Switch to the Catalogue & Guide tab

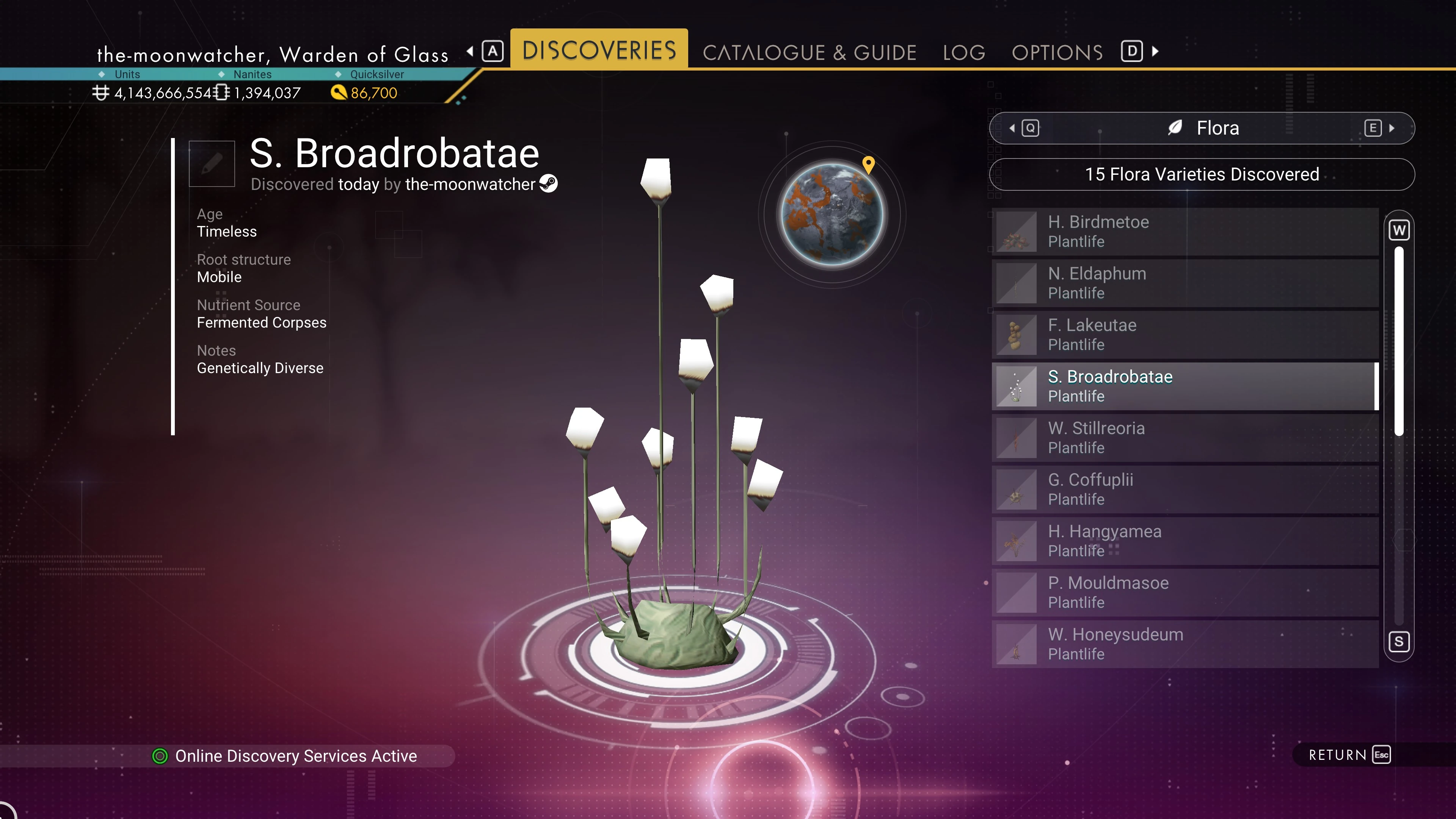809,53
